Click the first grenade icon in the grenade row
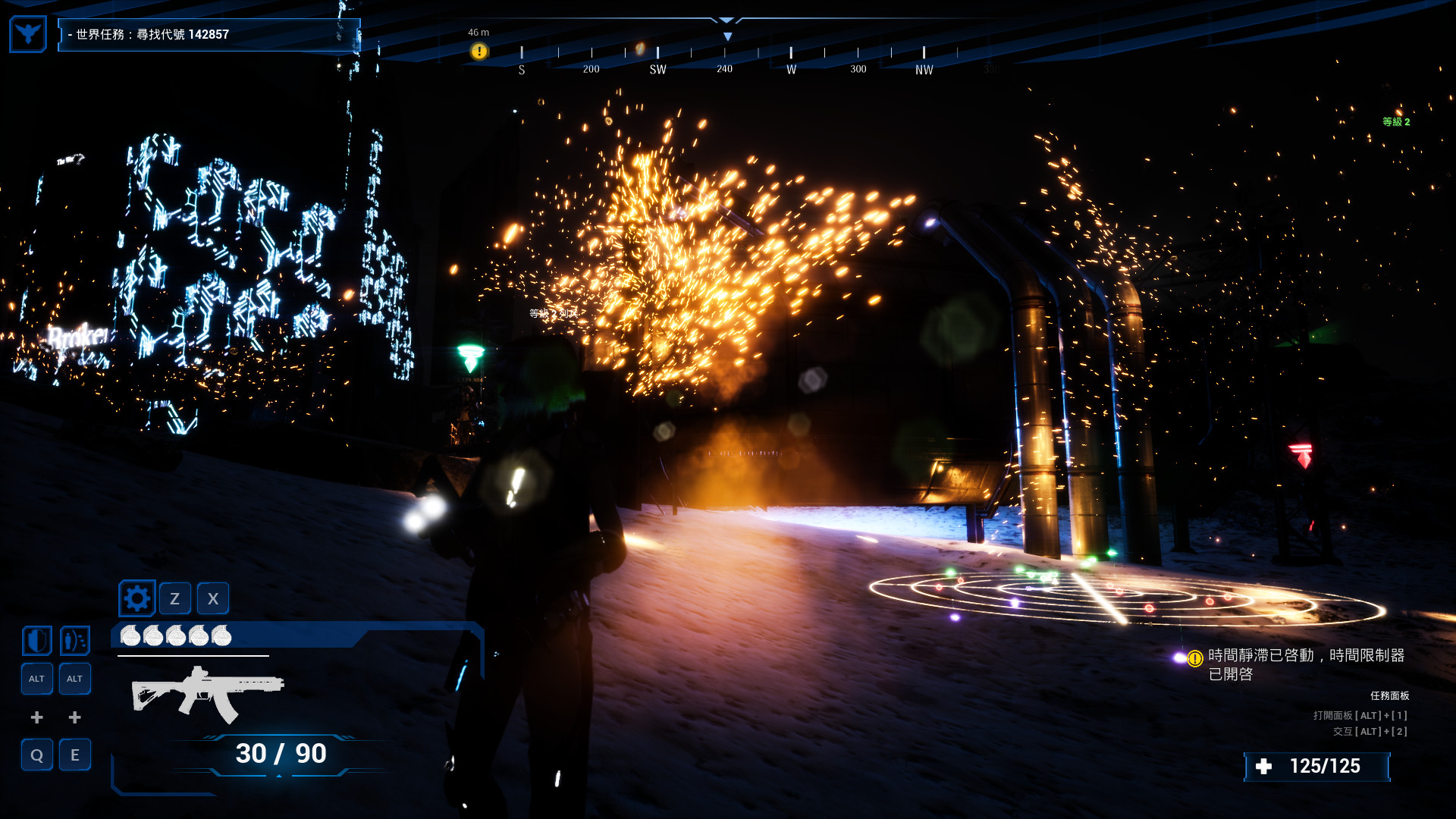This screenshot has width=1456, height=819. (130, 636)
